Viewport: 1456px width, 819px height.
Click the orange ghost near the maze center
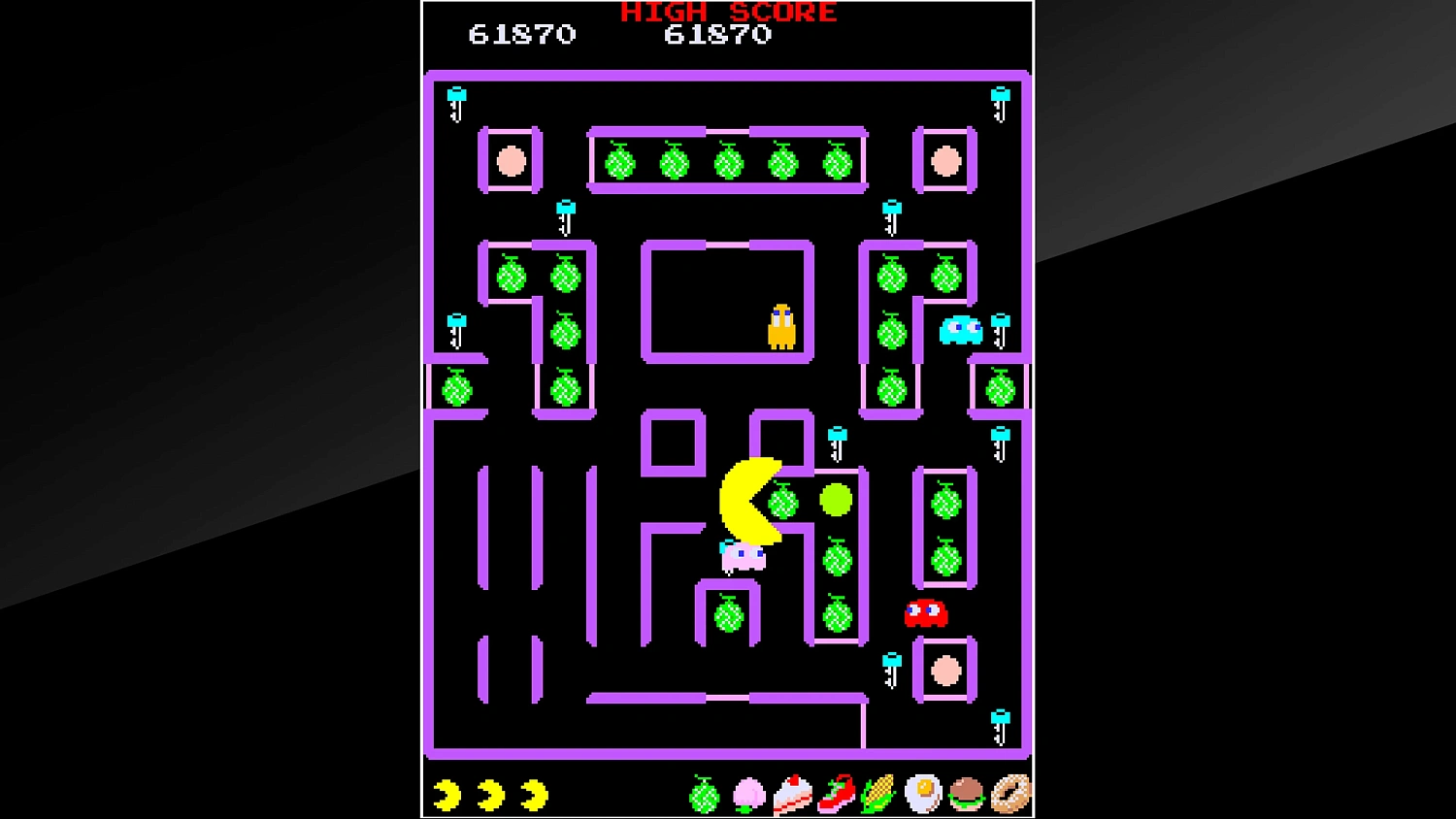pyautogui.click(x=779, y=328)
